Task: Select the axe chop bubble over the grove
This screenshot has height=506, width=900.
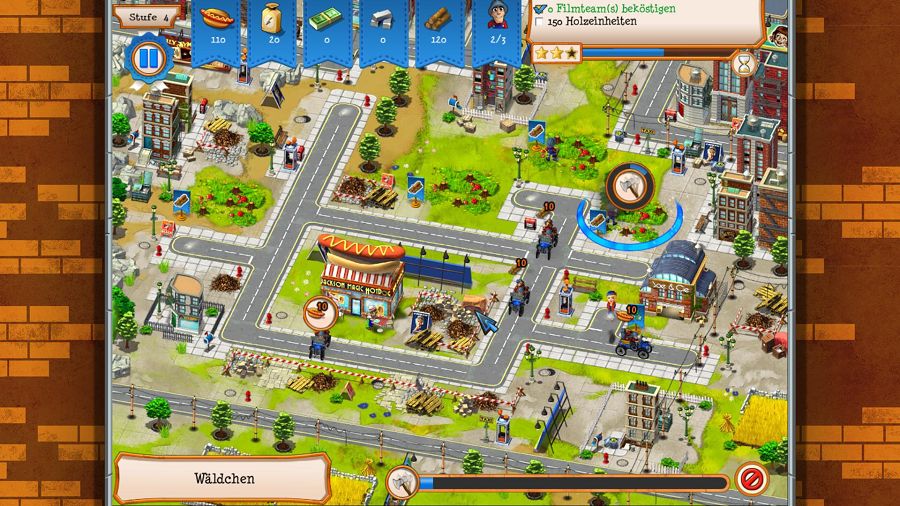Action: click(x=630, y=187)
